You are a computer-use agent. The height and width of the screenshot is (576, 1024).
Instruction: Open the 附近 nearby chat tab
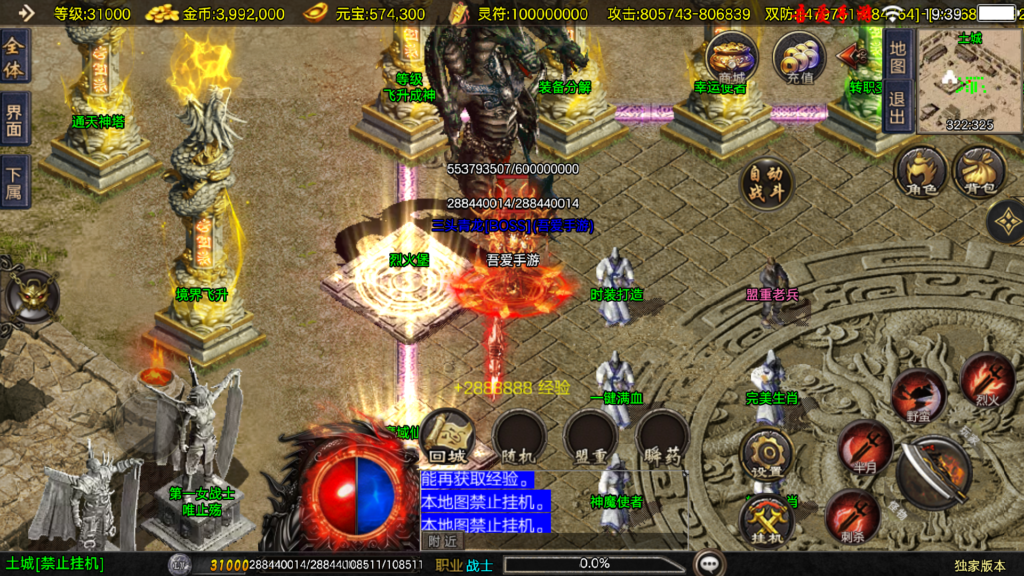tap(443, 541)
